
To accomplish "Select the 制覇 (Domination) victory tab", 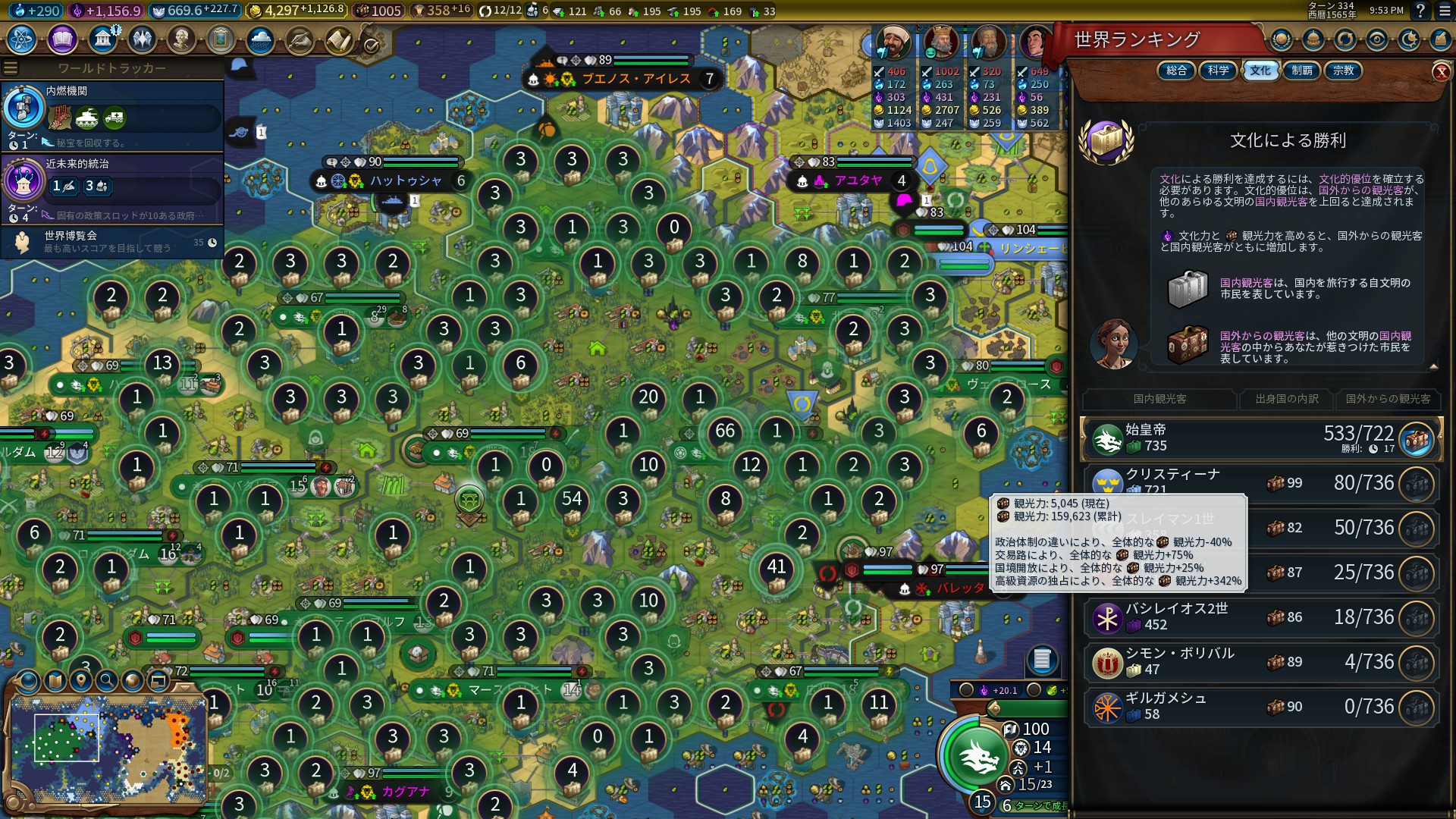I will (1302, 71).
